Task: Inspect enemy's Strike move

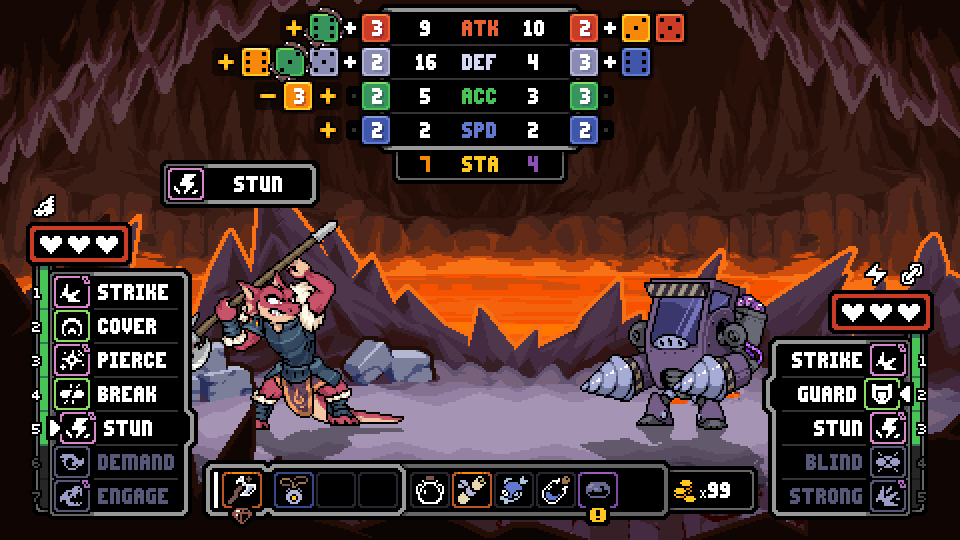Action: point(845,360)
